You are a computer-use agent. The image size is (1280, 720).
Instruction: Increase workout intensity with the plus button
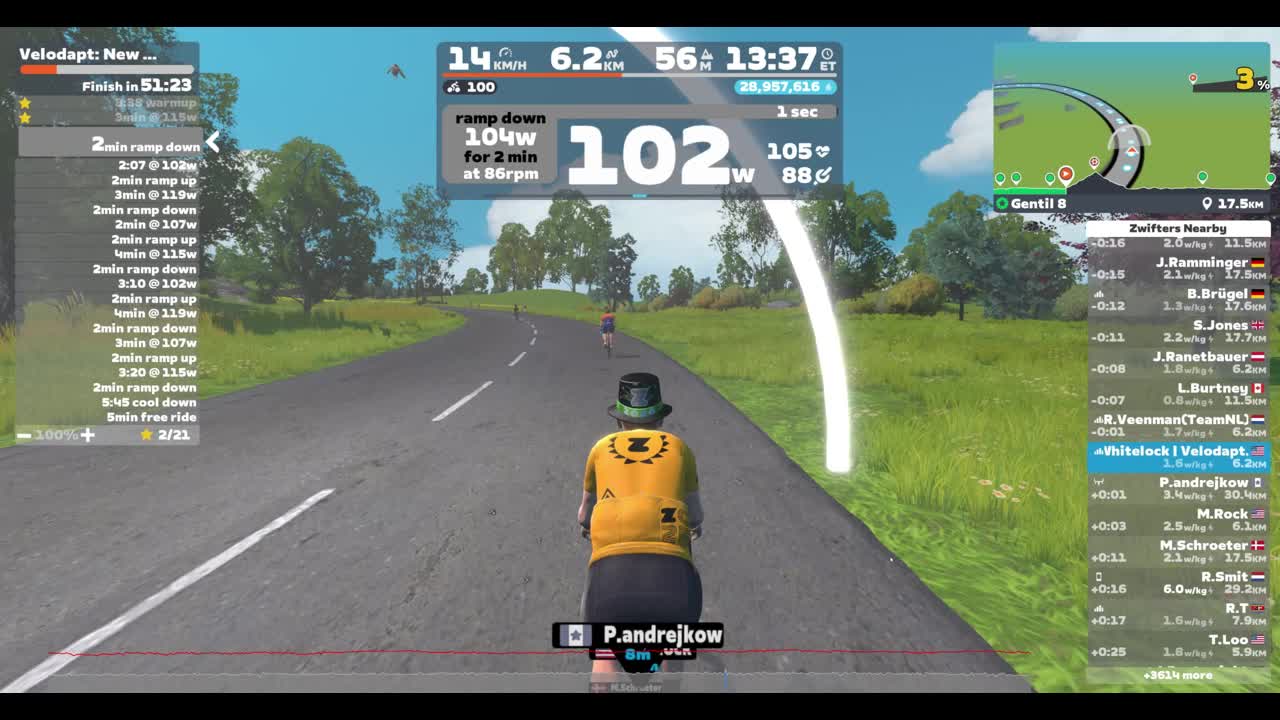pyautogui.click(x=88, y=435)
